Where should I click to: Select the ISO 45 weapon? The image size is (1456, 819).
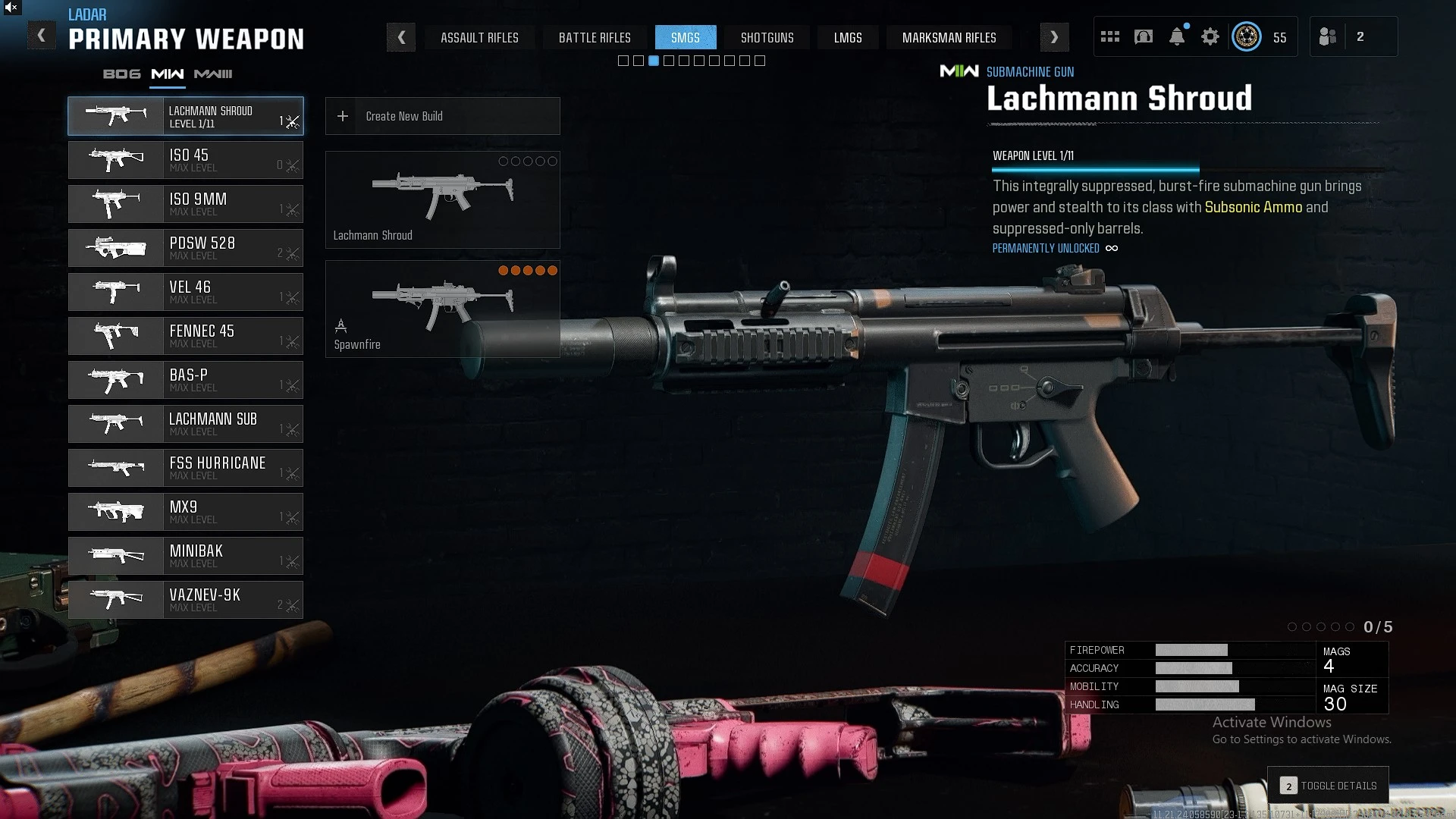coord(186,160)
